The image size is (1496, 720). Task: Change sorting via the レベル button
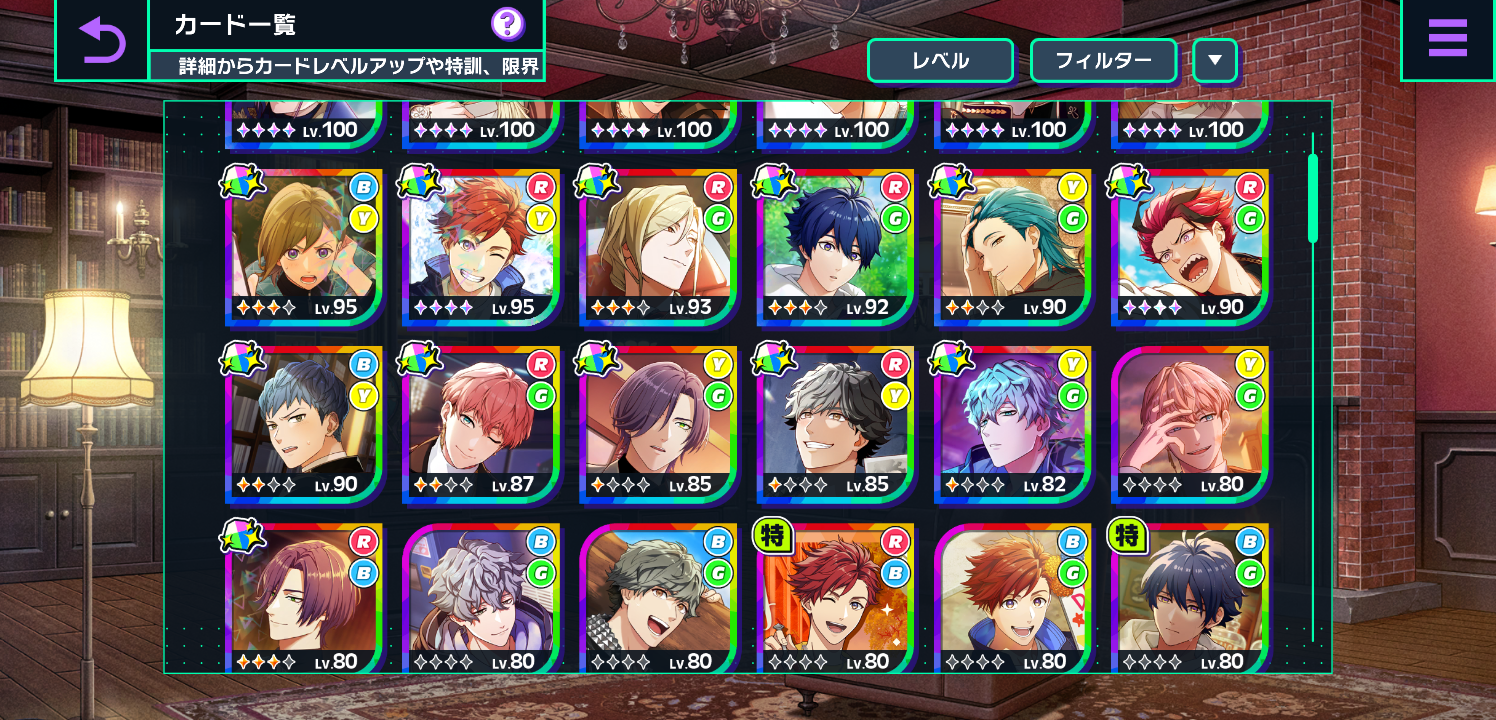(x=940, y=61)
